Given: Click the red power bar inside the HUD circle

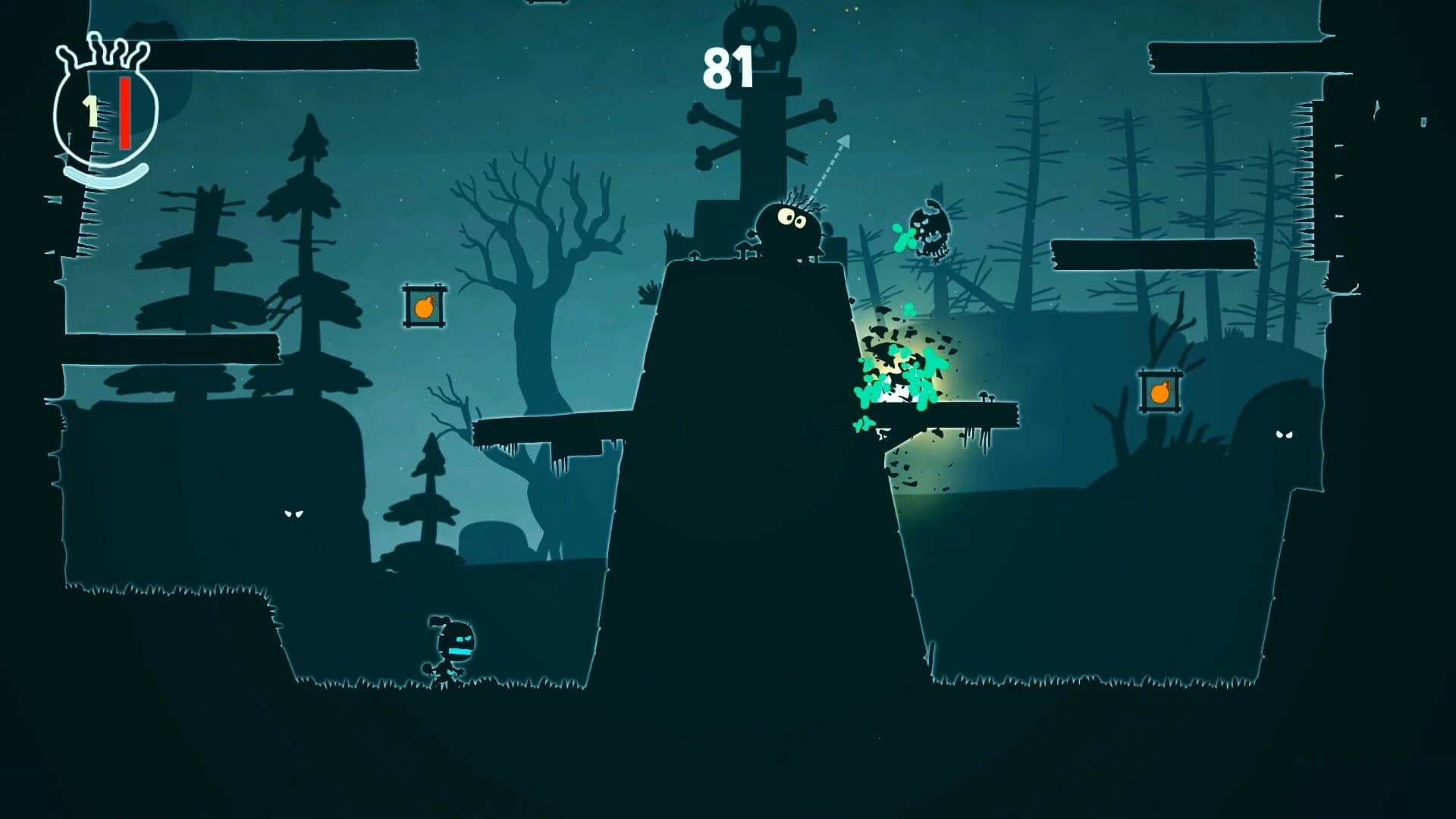Looking at the screenshot, I should click(124, 114).
